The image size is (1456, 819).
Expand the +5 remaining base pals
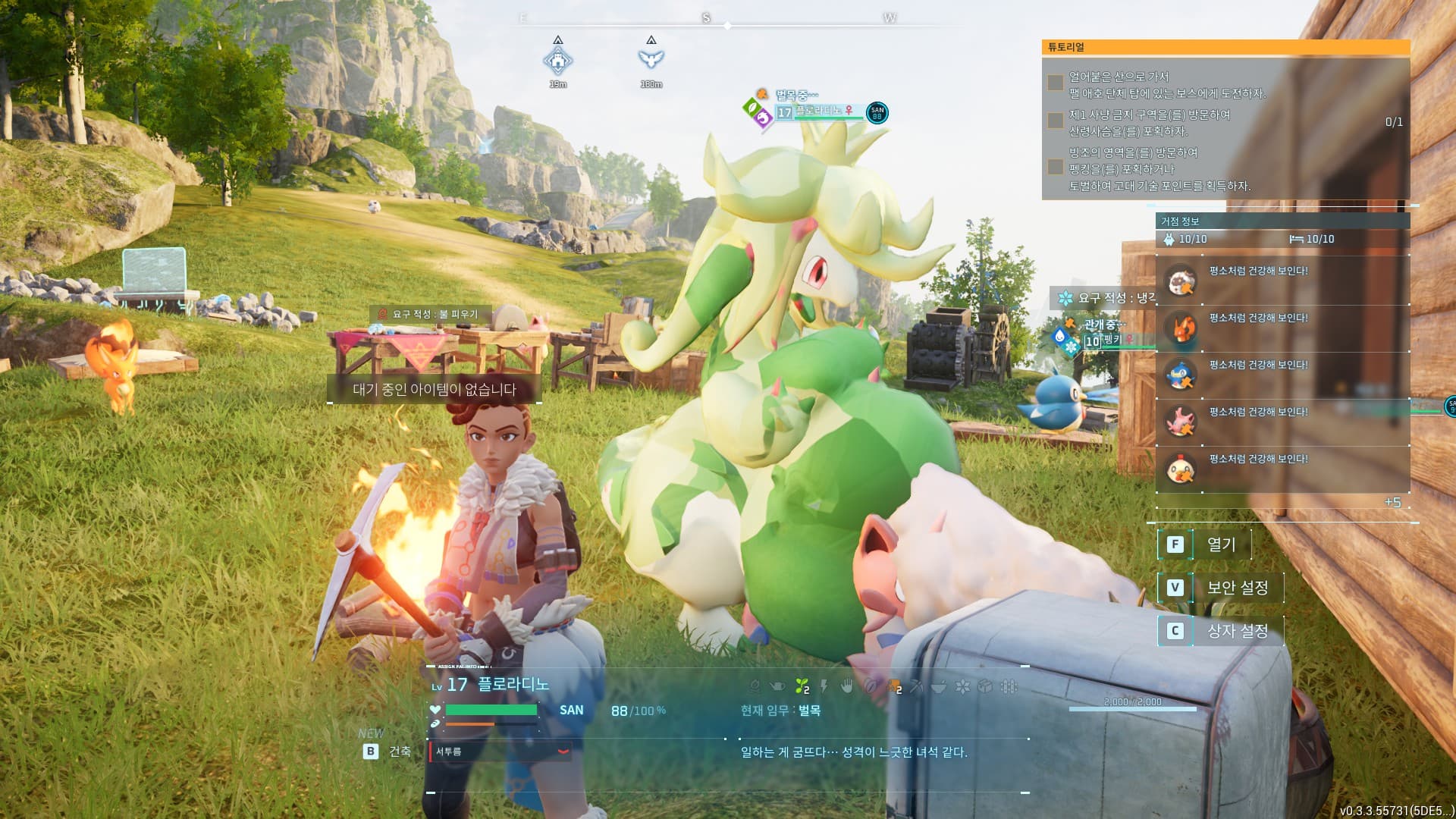pyautogui.click(x=1392, y=502)
